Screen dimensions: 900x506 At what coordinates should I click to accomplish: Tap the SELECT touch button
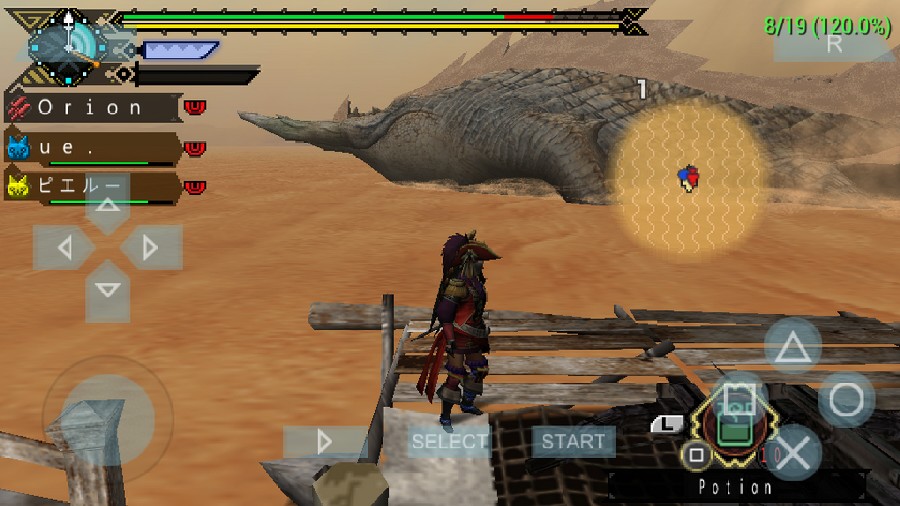click(449, 441)
